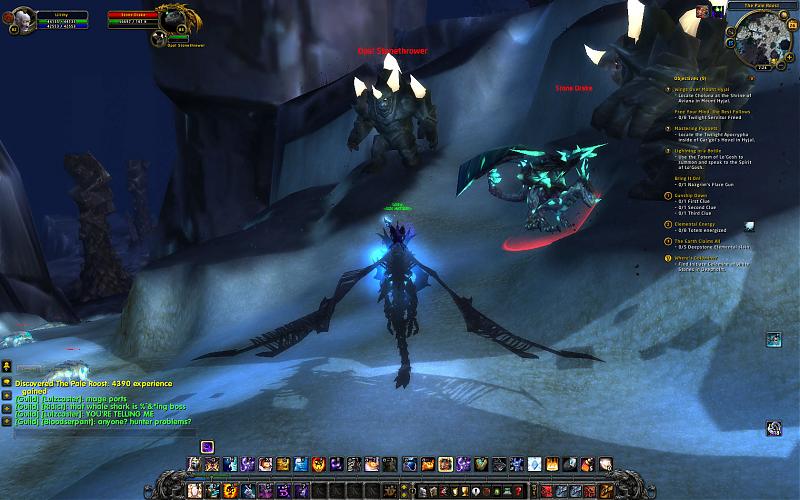Click the Bring It On! quest title
This screenshot has width=800, height=500.
688,179
